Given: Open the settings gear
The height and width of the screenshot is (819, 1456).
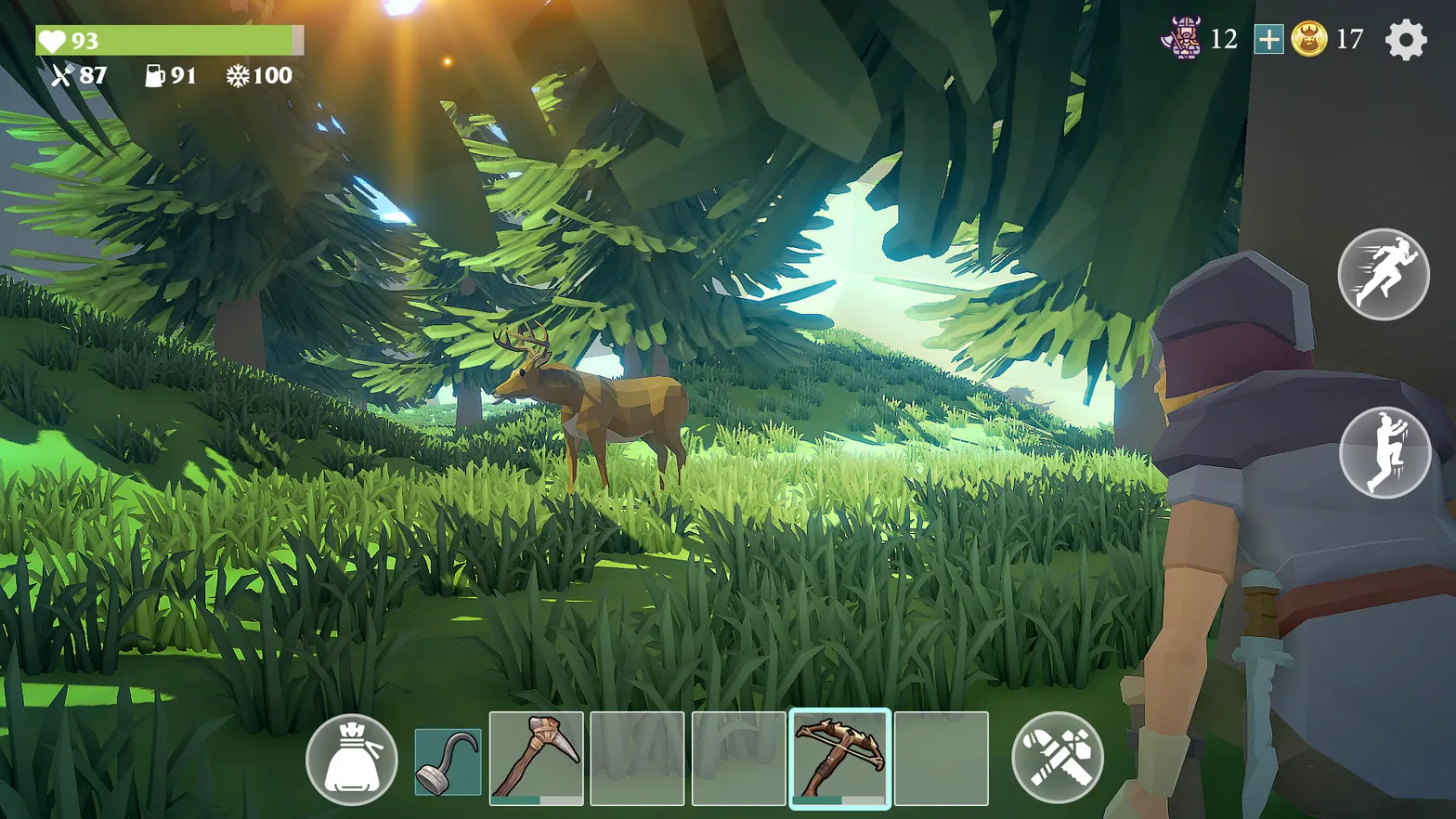Looking at the screenshot, I should [1406, 39].
